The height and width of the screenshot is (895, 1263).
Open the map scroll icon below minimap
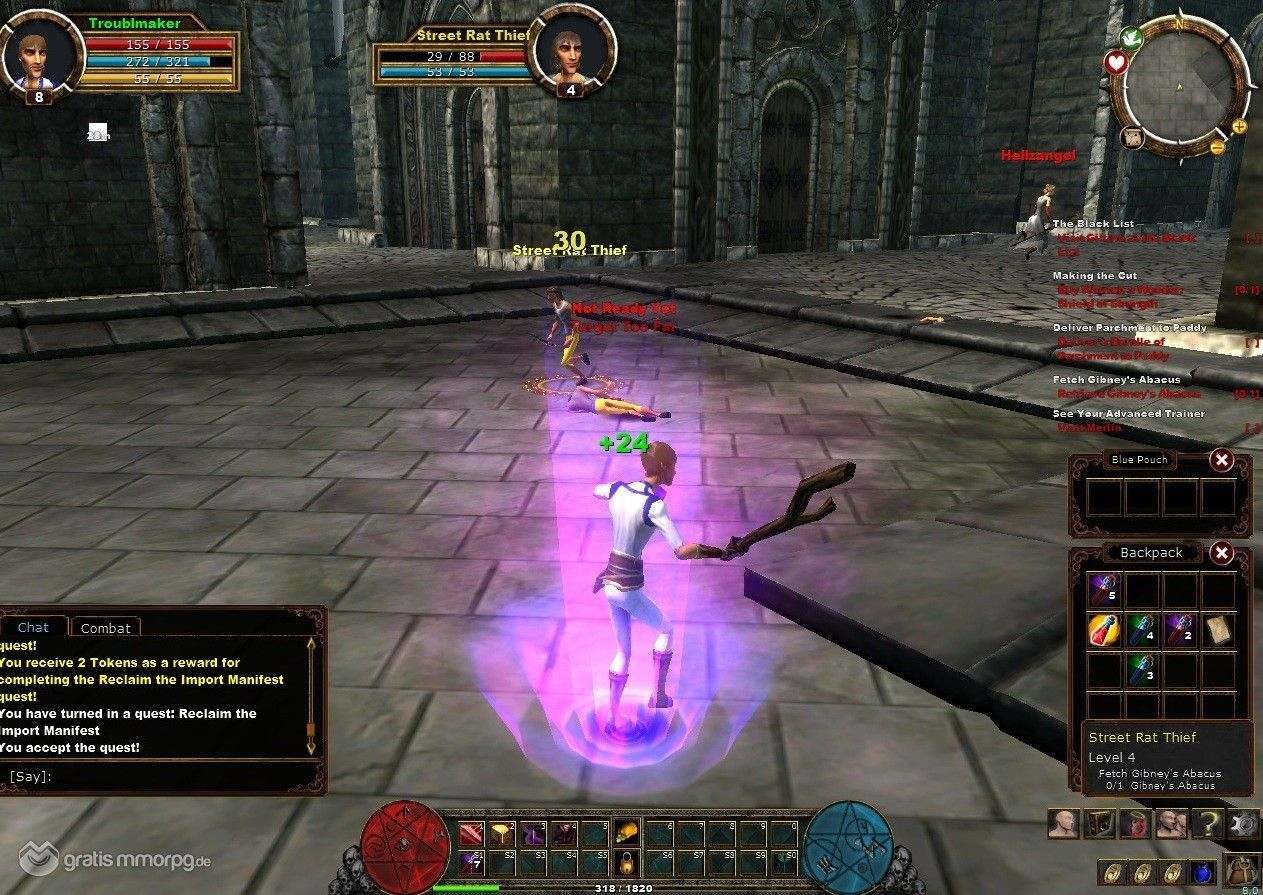[x=1133, y=138]
